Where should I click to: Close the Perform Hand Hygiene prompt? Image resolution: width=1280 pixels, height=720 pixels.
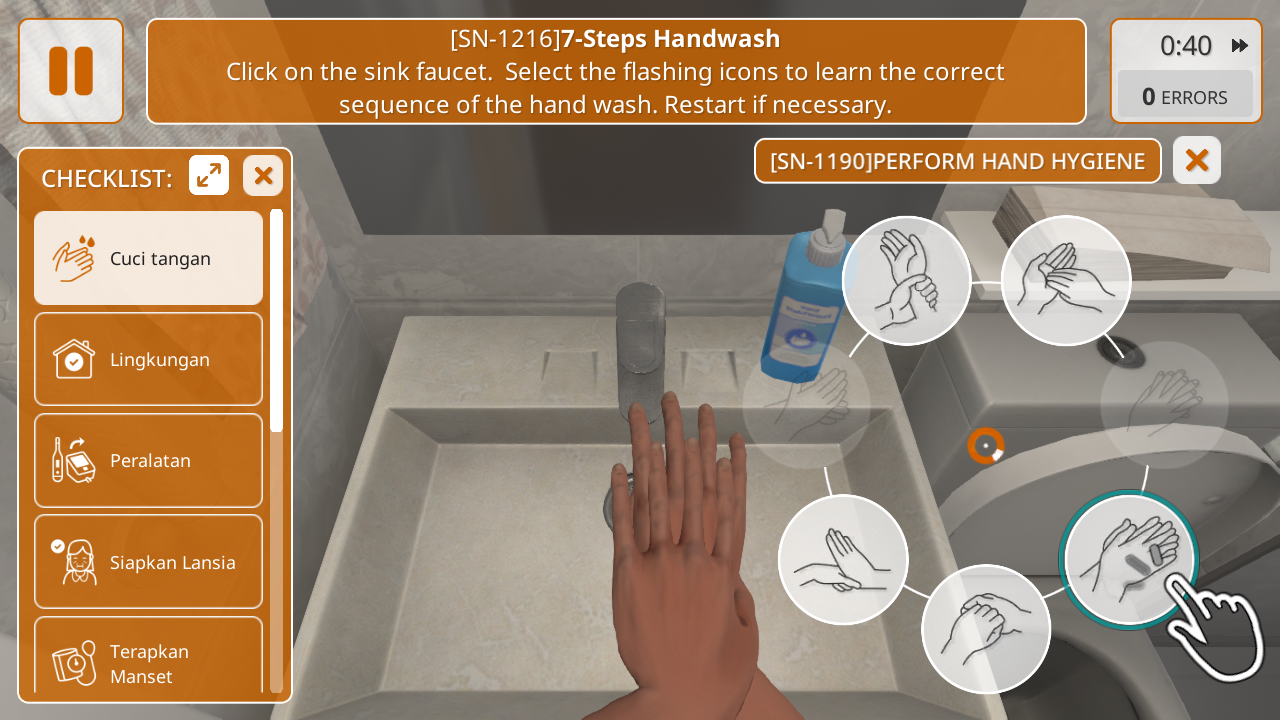pyautogui.click(x=1197, y=160)
